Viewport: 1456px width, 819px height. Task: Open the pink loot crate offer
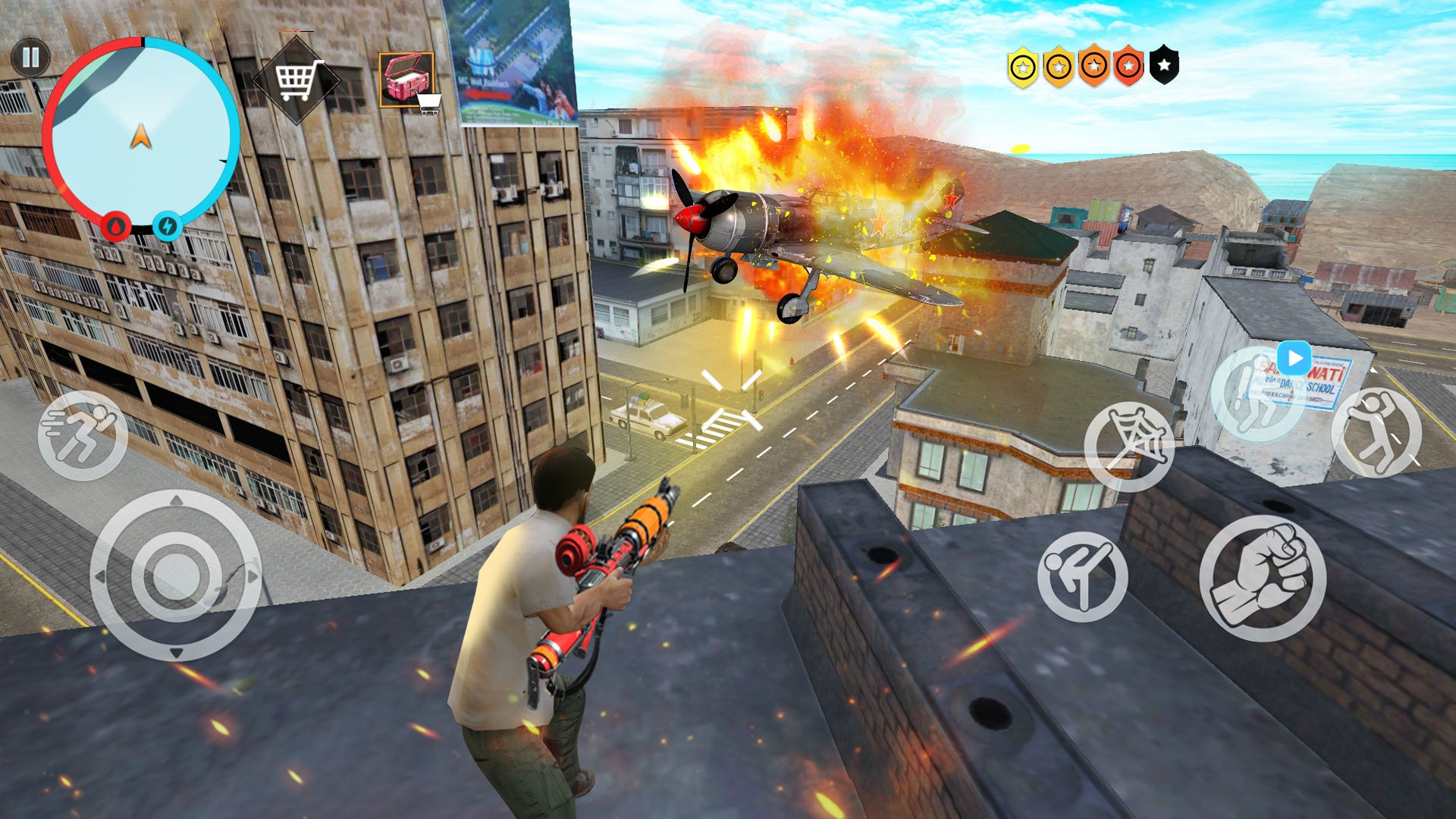(x=407, y=81)
